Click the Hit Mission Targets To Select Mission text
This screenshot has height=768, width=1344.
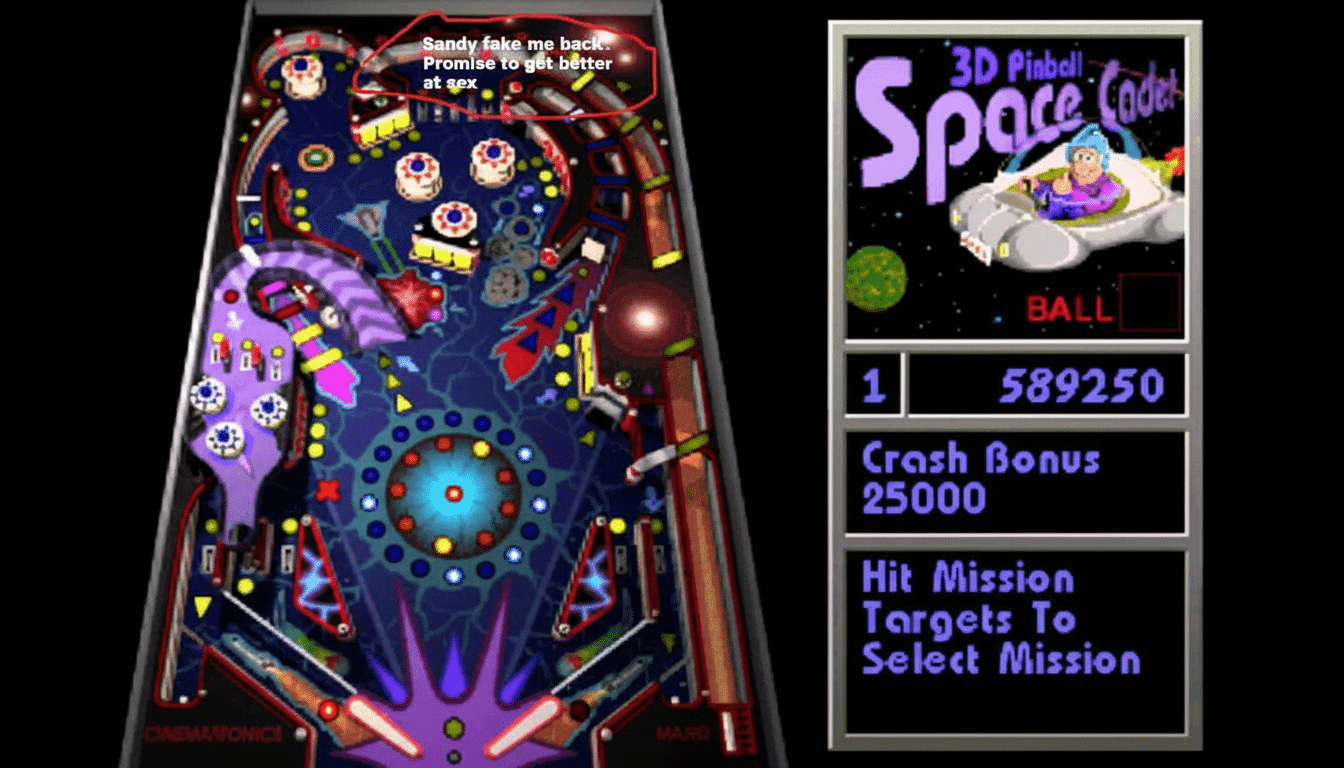tap(1000, 618)
